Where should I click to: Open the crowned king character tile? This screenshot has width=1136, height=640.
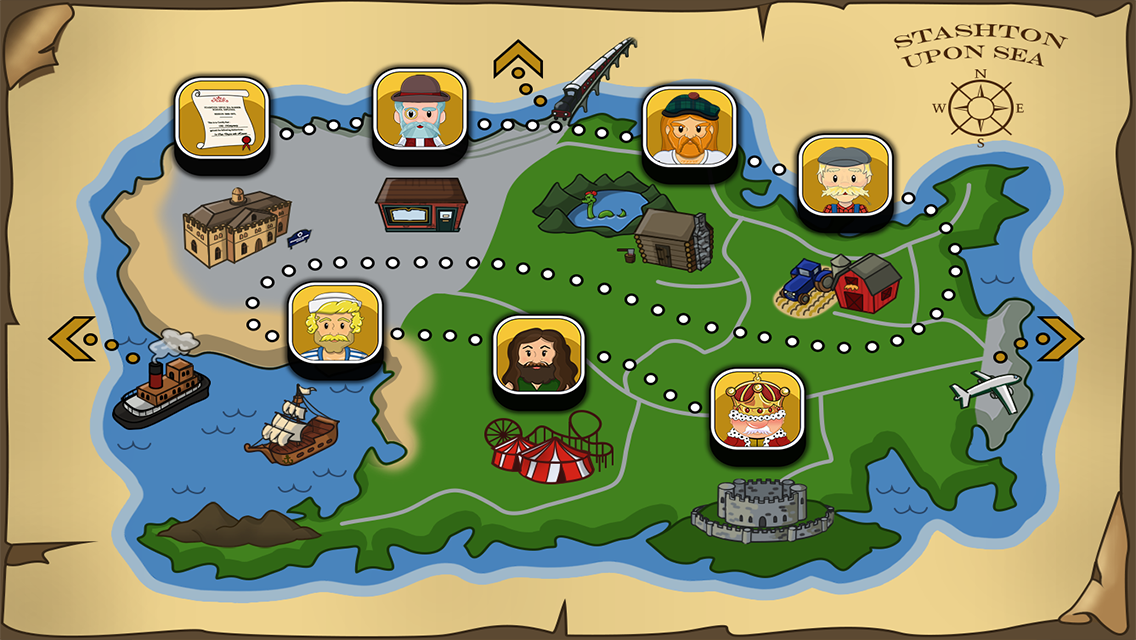tap(757, 410)
